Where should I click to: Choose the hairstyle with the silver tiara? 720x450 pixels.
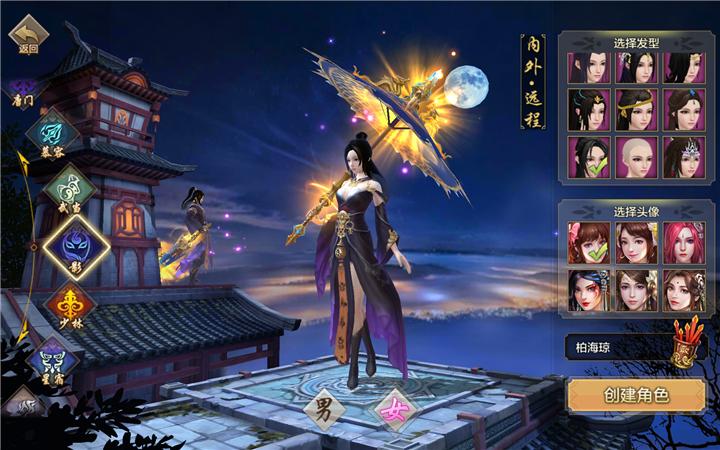click(x=682, y=157)
